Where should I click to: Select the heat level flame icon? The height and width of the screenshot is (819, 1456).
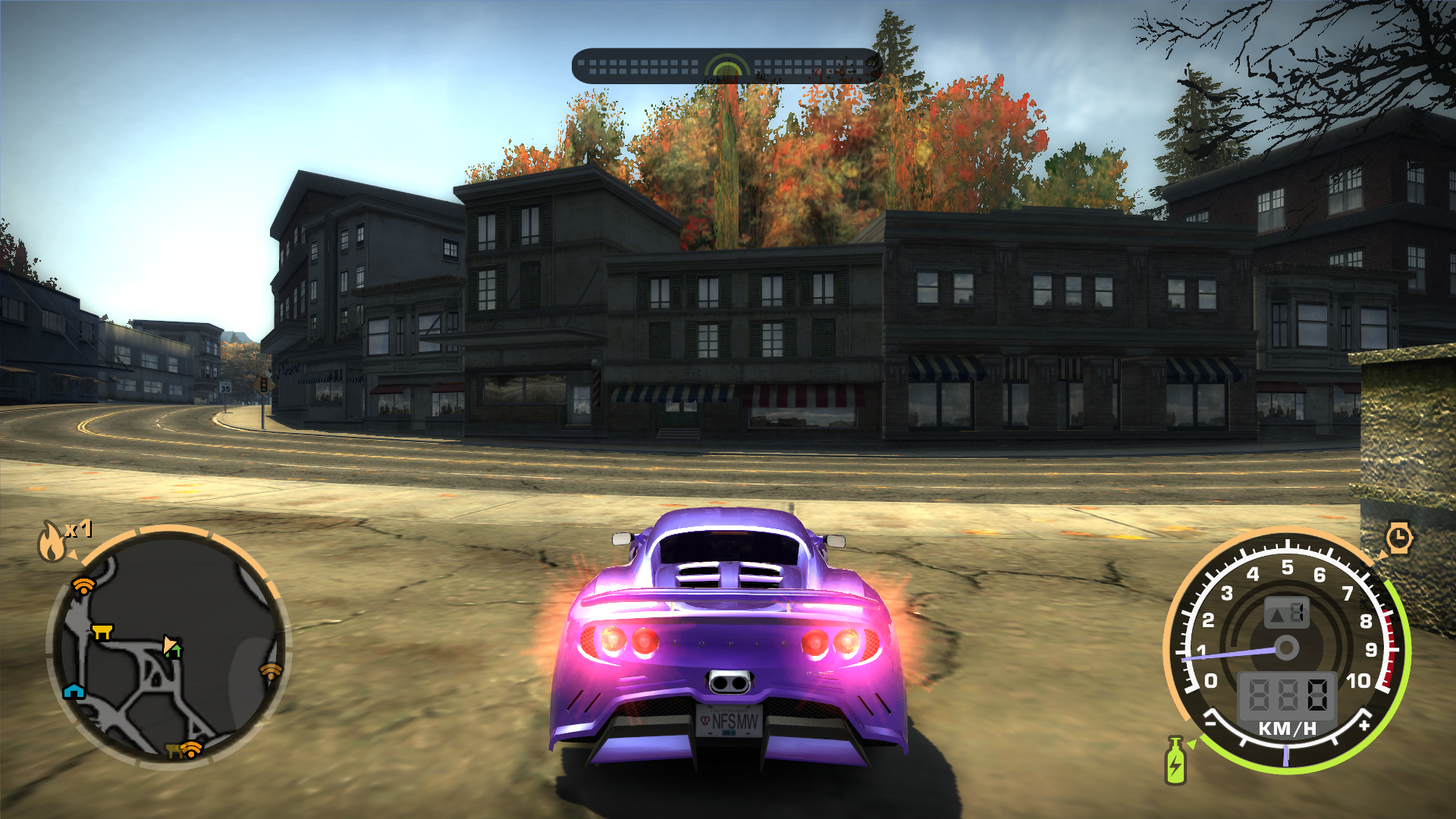[x=52, y=541]
